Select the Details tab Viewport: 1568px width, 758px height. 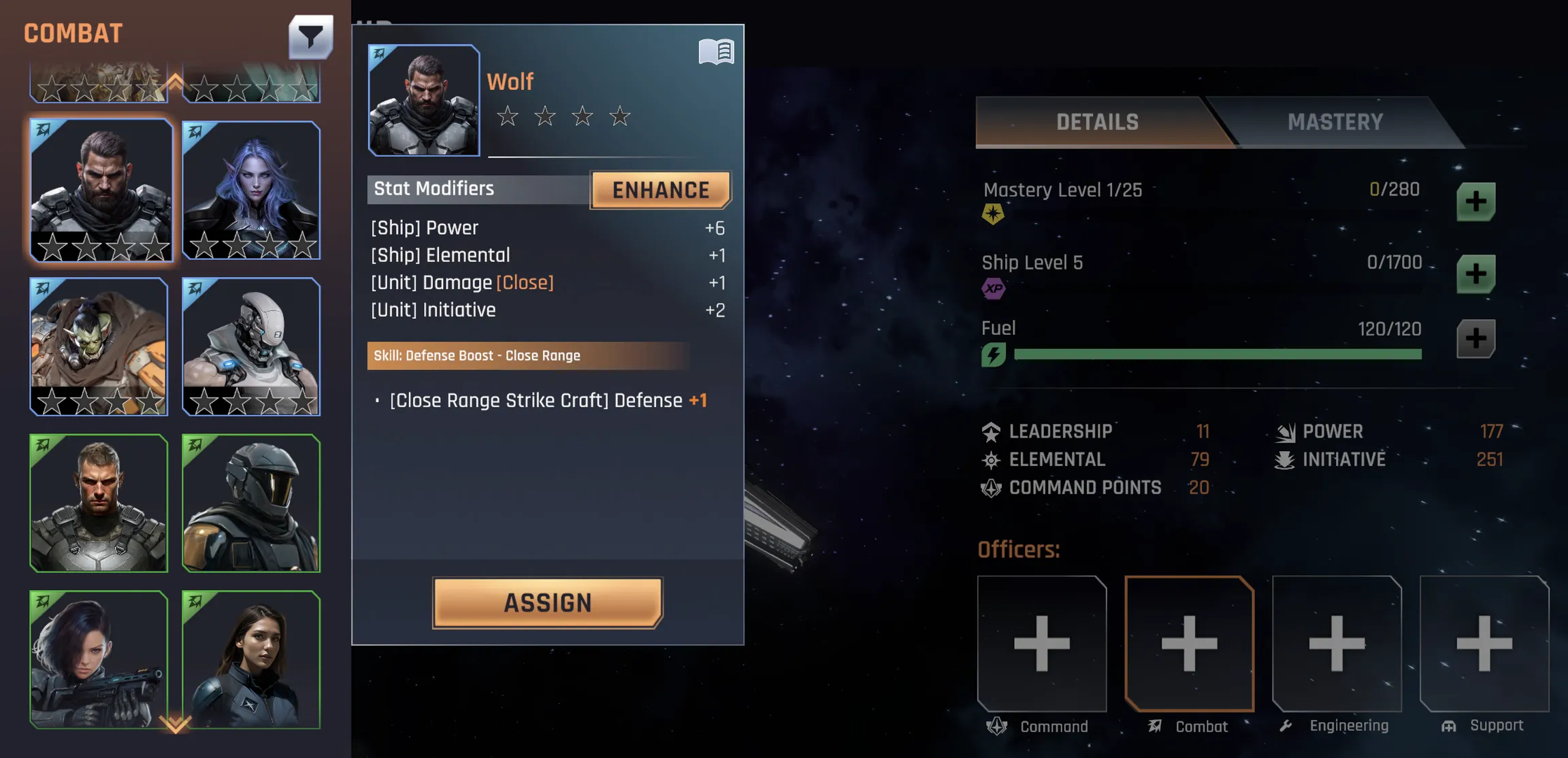tap(1097, 122)
